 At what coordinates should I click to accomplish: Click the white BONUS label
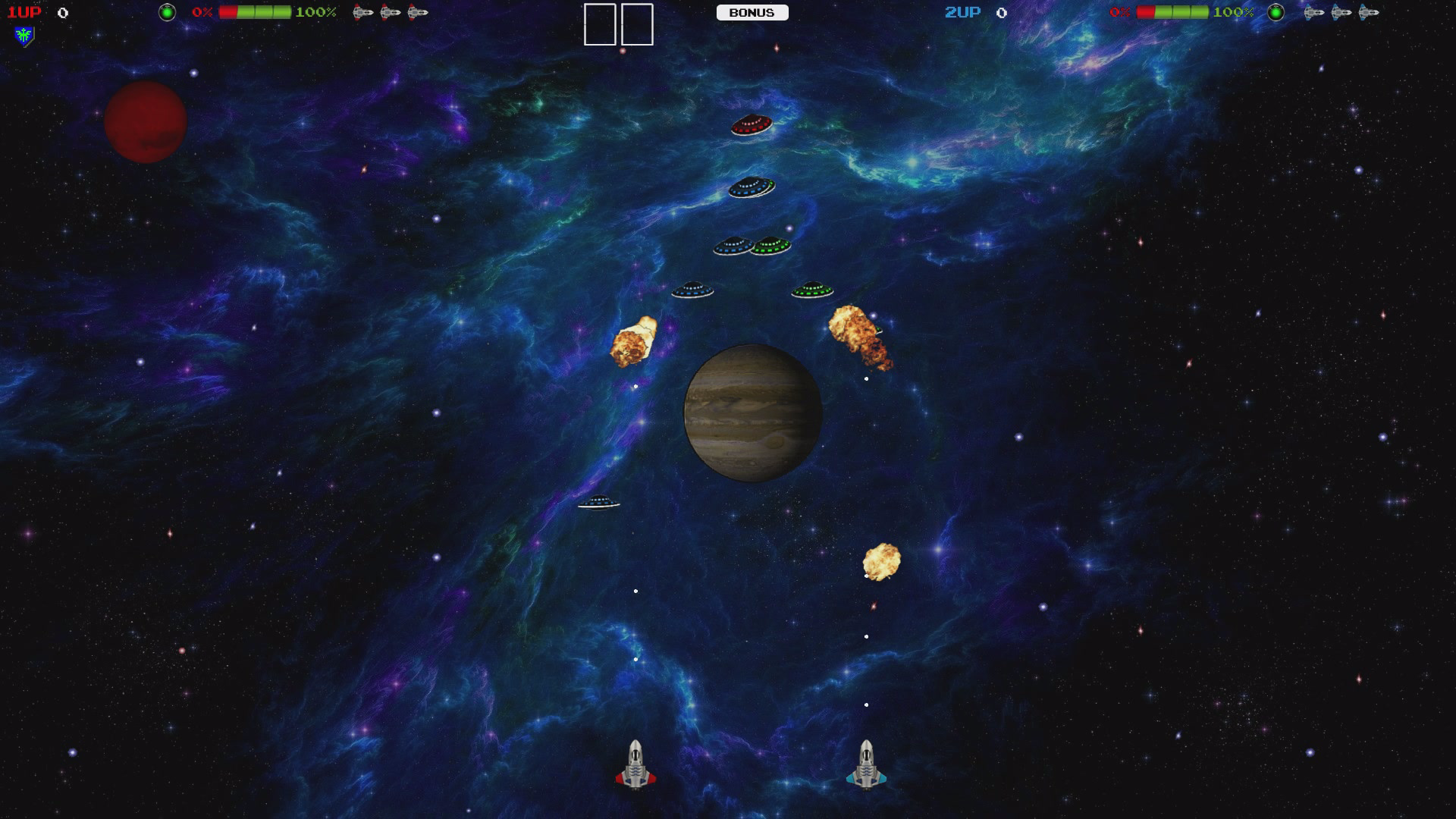click(x=752, y=13)
